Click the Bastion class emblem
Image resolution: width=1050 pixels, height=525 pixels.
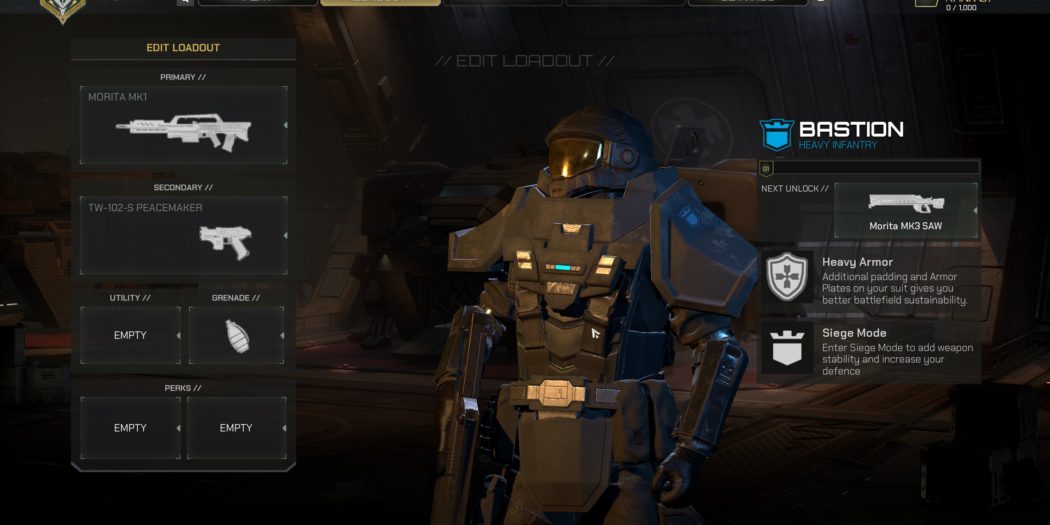pos(776,134)
